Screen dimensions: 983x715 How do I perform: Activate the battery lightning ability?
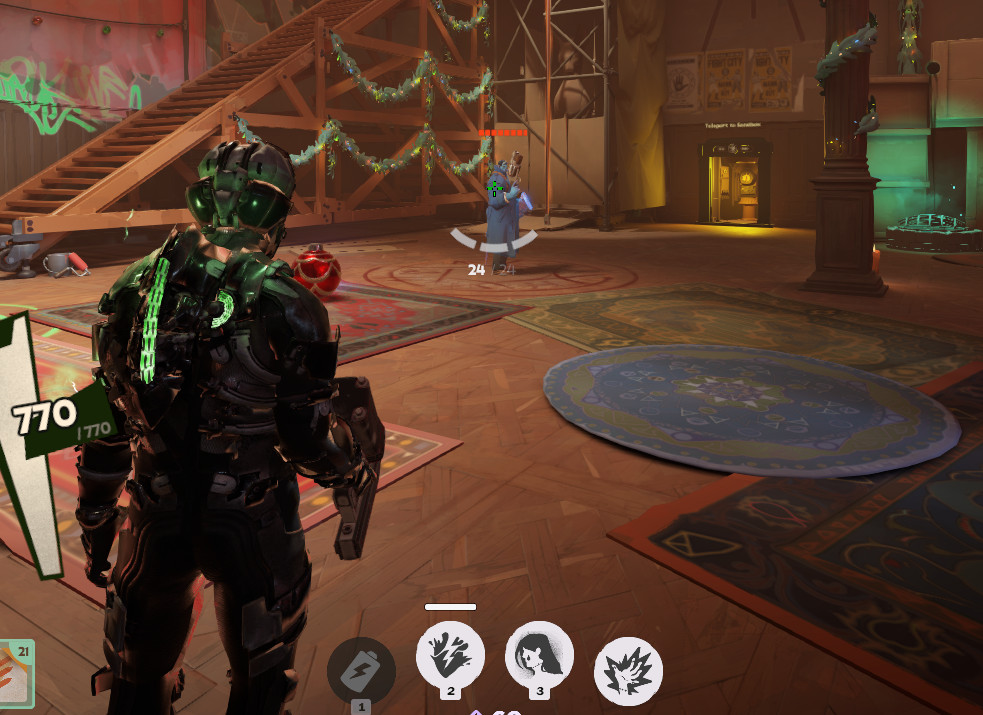click(361, 670)
